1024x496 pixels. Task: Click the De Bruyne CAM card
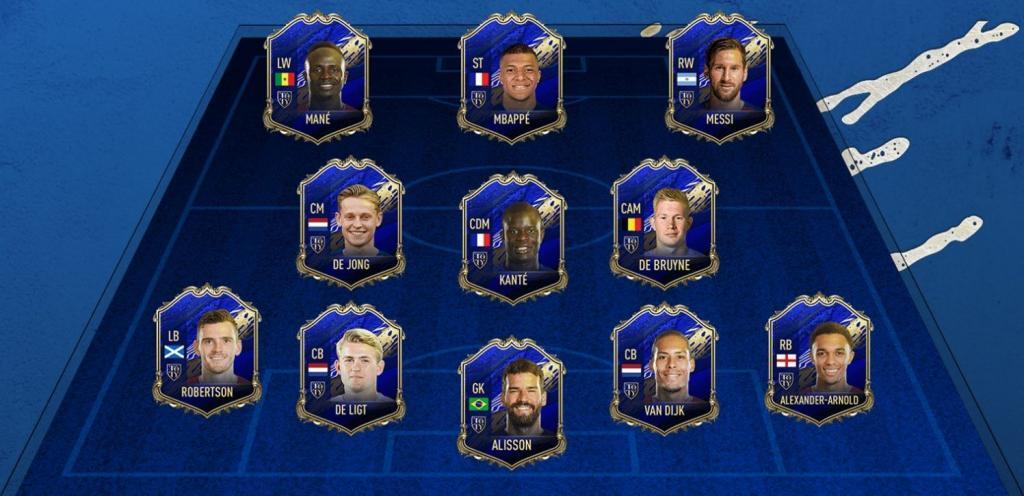click(x=665, y=222)
